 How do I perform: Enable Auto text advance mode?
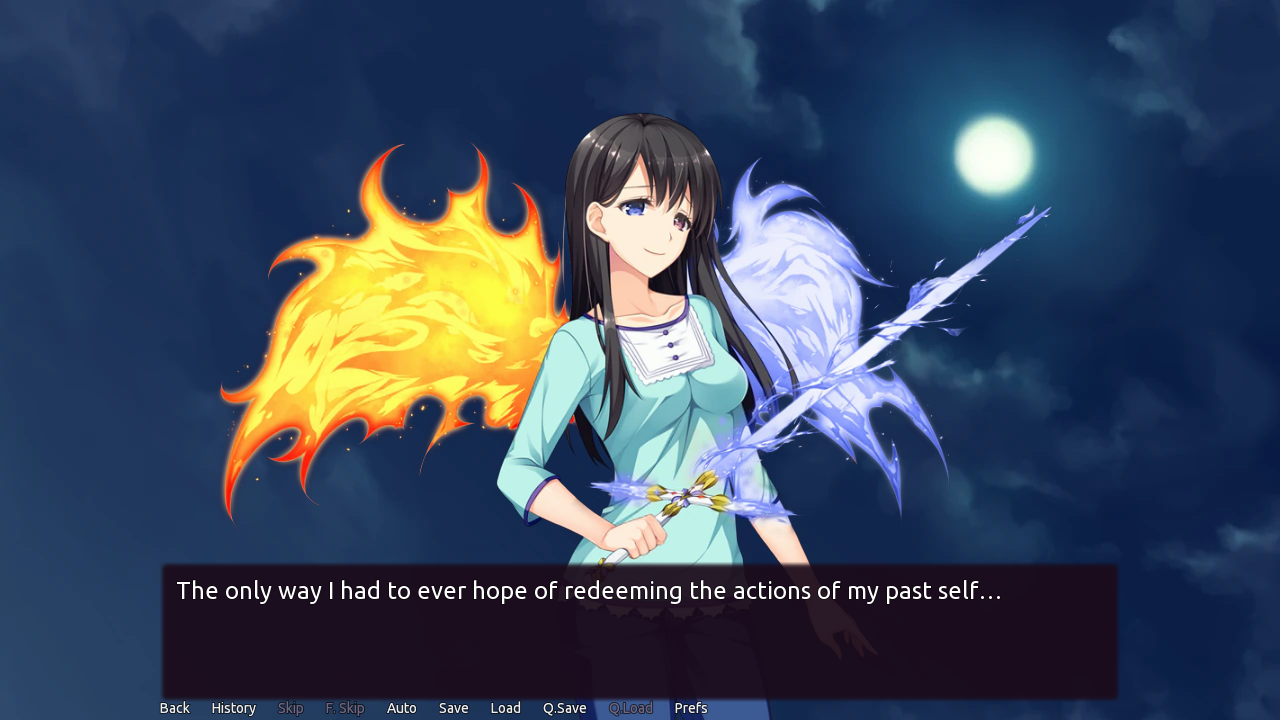(402, 707)
